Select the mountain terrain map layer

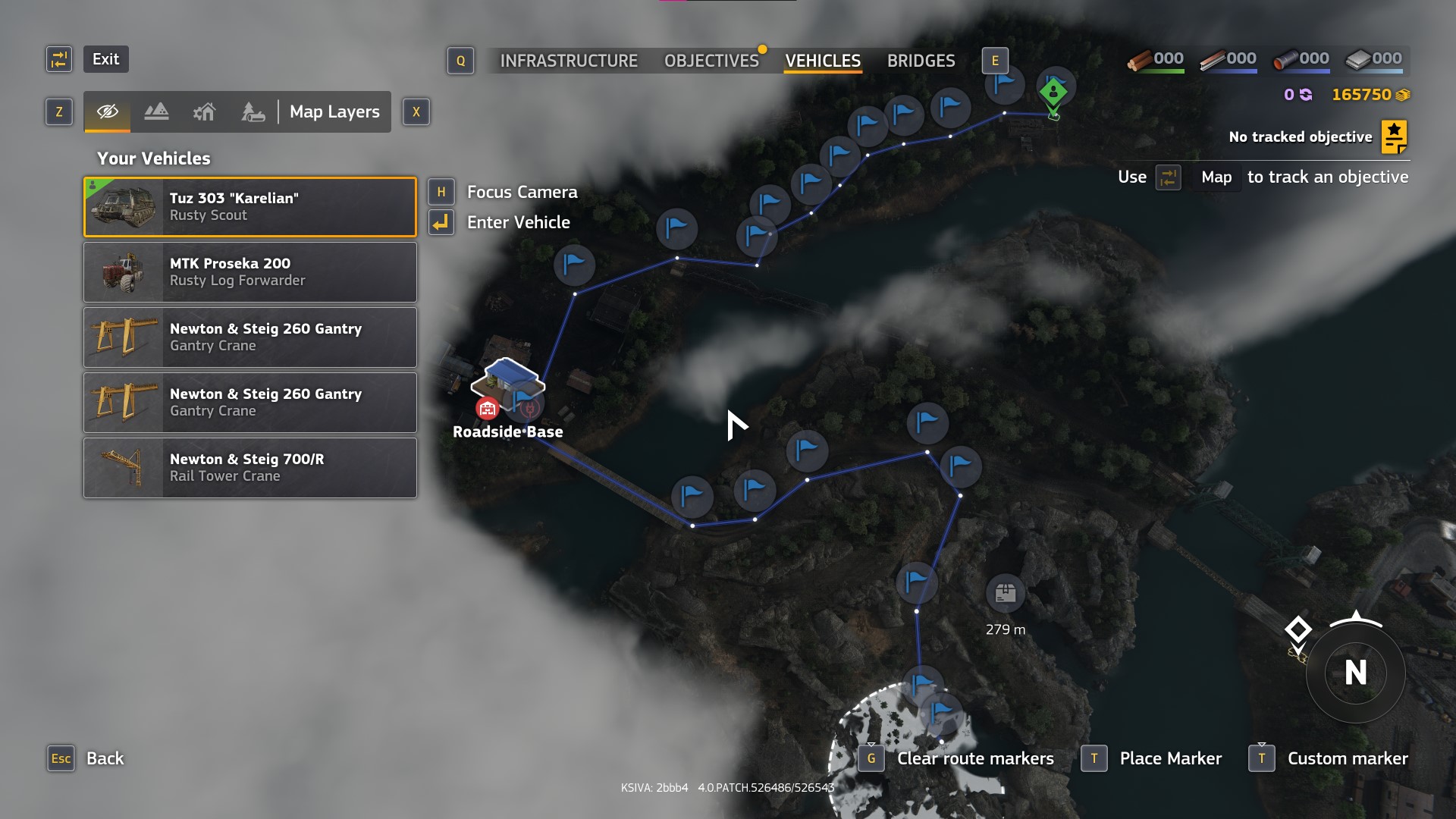pyautogui.click(x=156, y=112)
